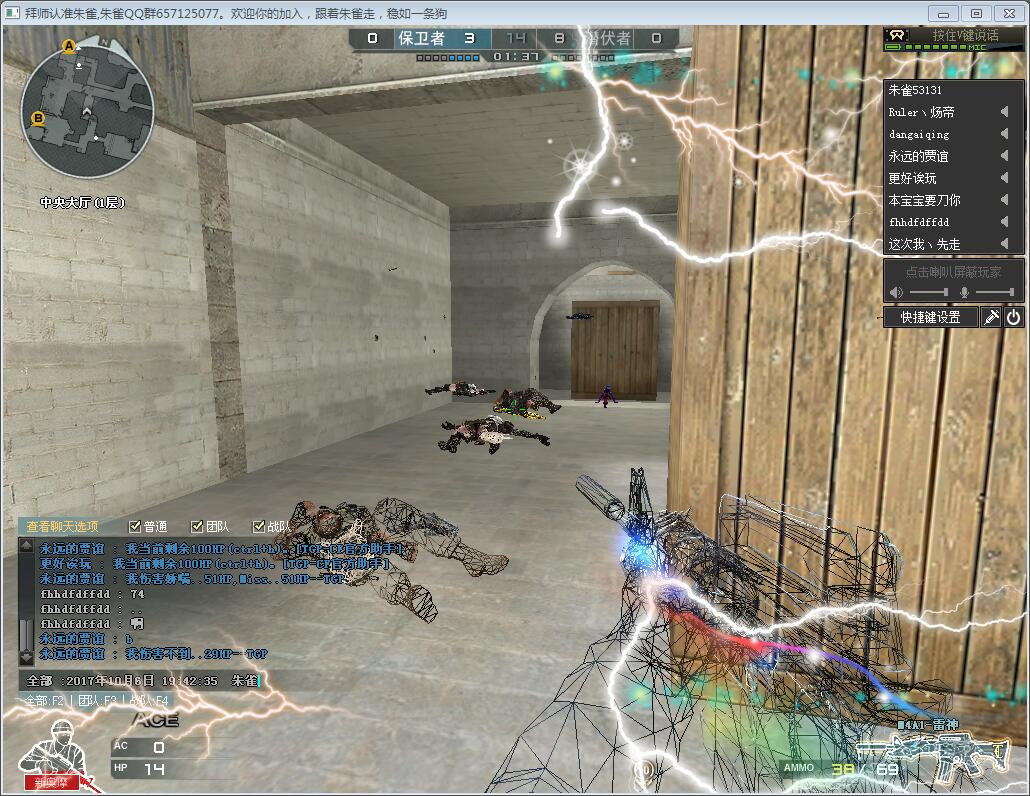The height and width of the screenshot is (796, 1030).
Task: Uncheck the 普通 chat filter checkbox
Action: point(135,526)
